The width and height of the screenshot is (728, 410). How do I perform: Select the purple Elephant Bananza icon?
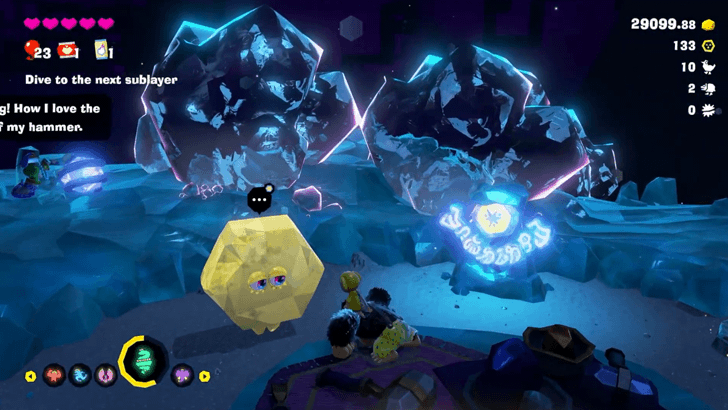181,376
